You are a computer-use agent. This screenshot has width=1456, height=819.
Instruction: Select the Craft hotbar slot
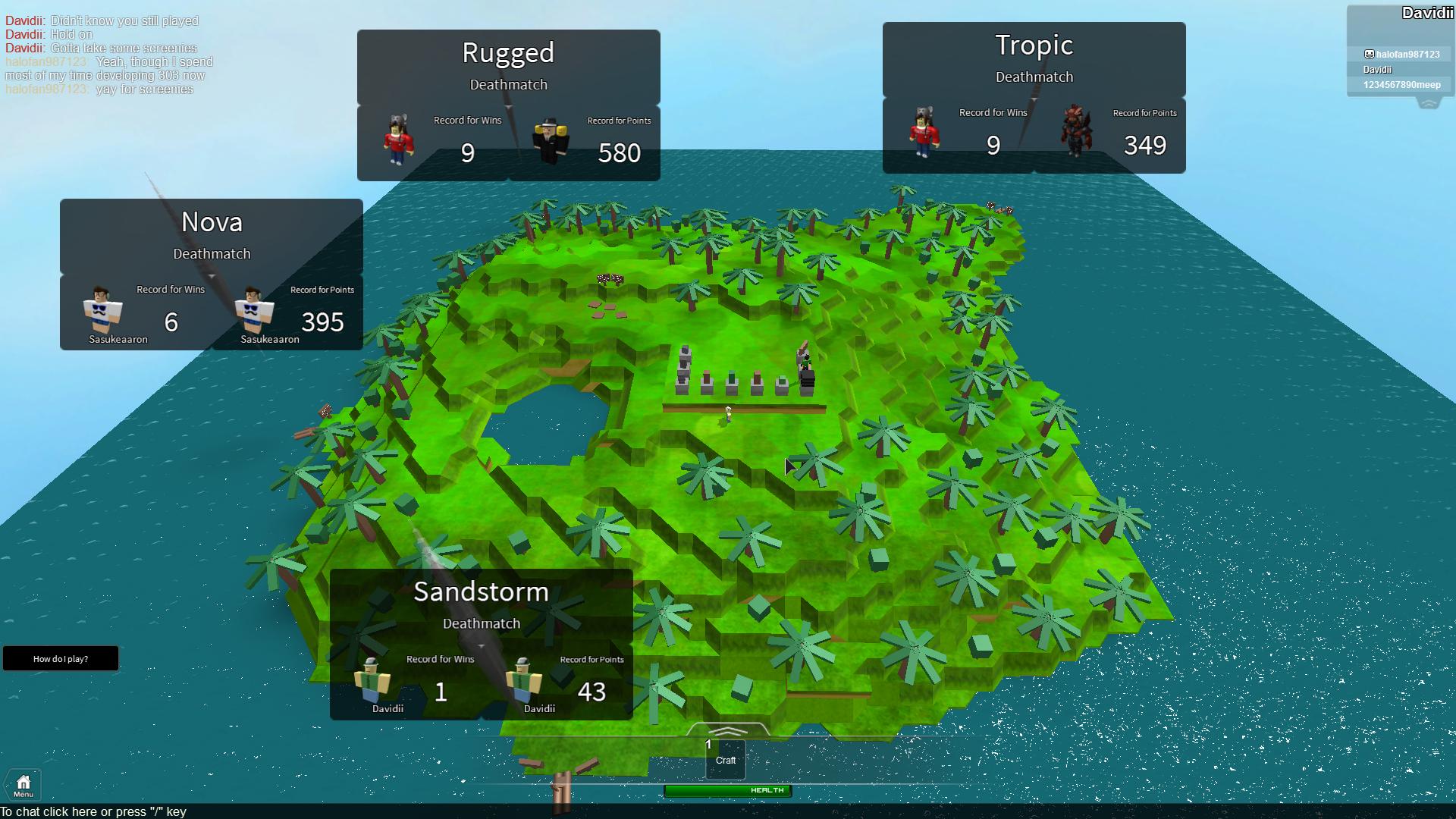(726, 759)
